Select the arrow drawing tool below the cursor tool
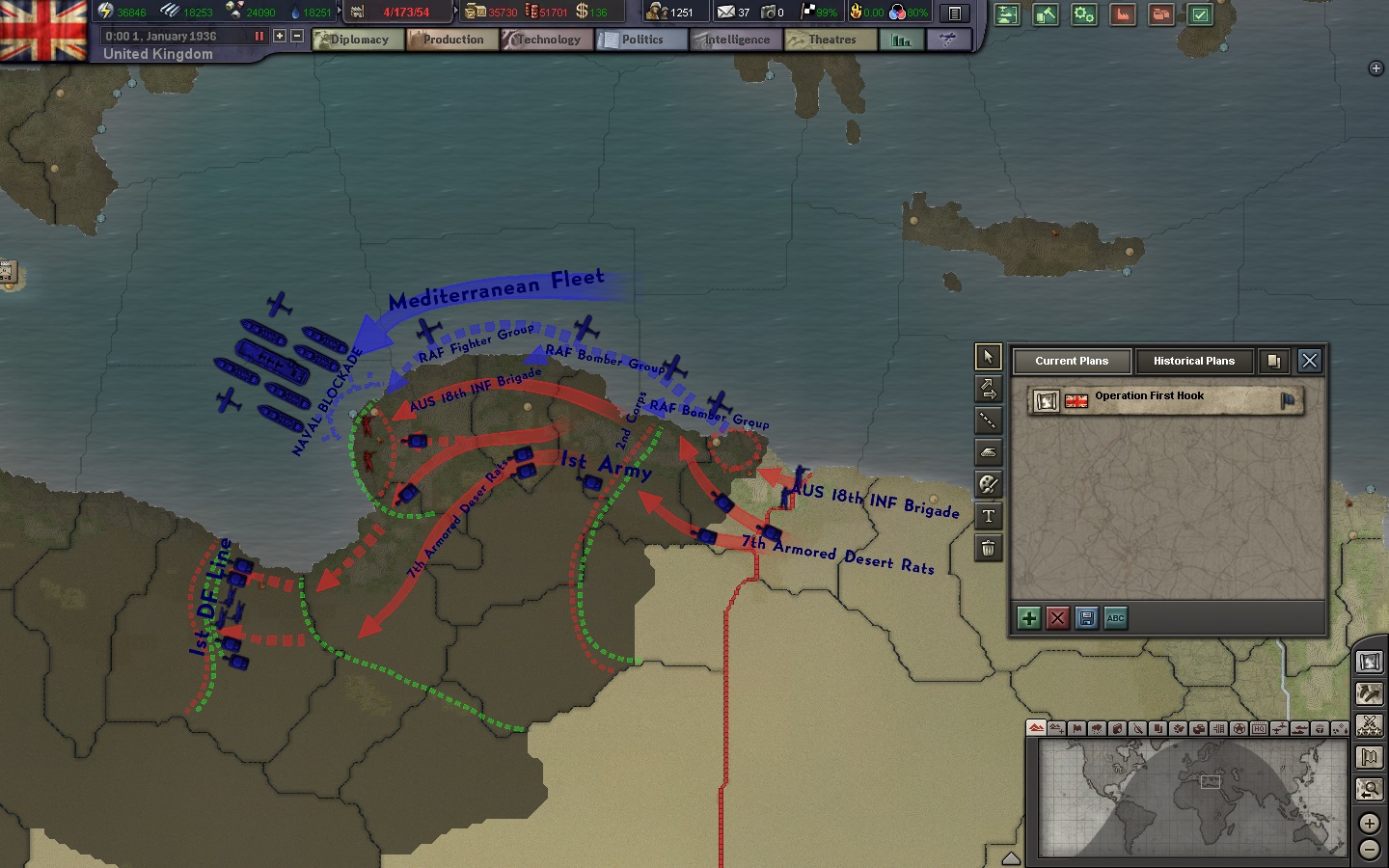 pos(988,389)
